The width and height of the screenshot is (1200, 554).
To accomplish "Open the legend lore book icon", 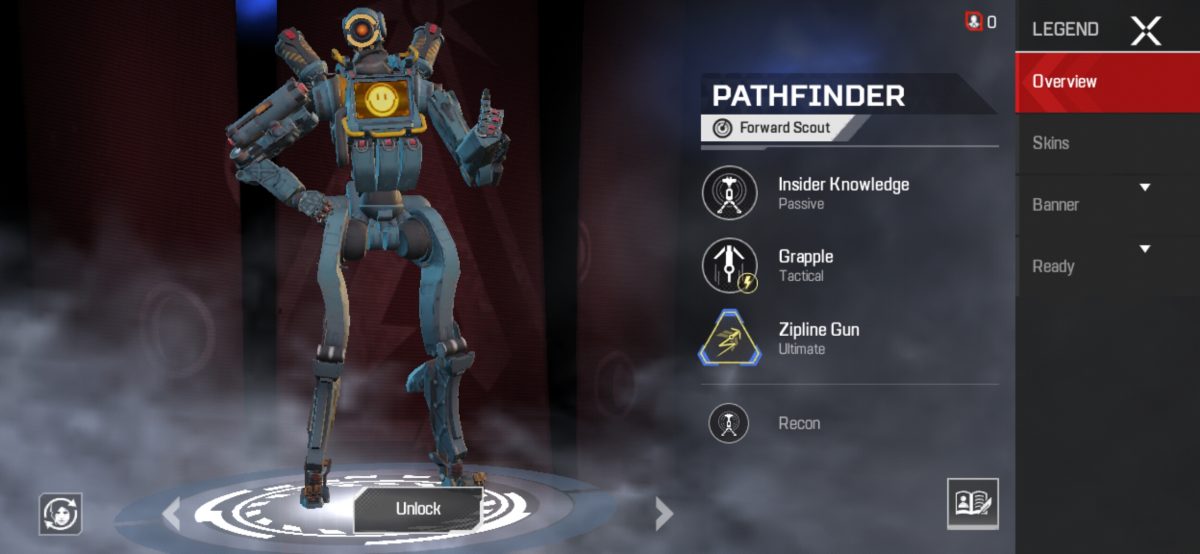I will (x=973, y=503).
